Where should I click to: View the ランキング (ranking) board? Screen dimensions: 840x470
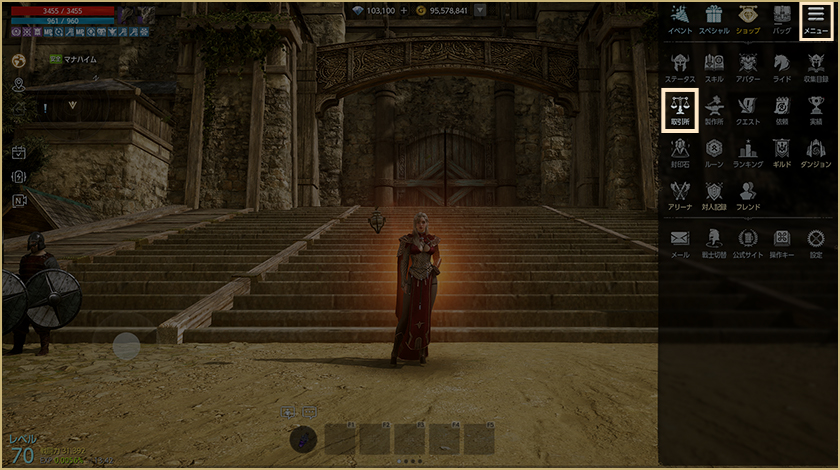[x=748, y=152]
